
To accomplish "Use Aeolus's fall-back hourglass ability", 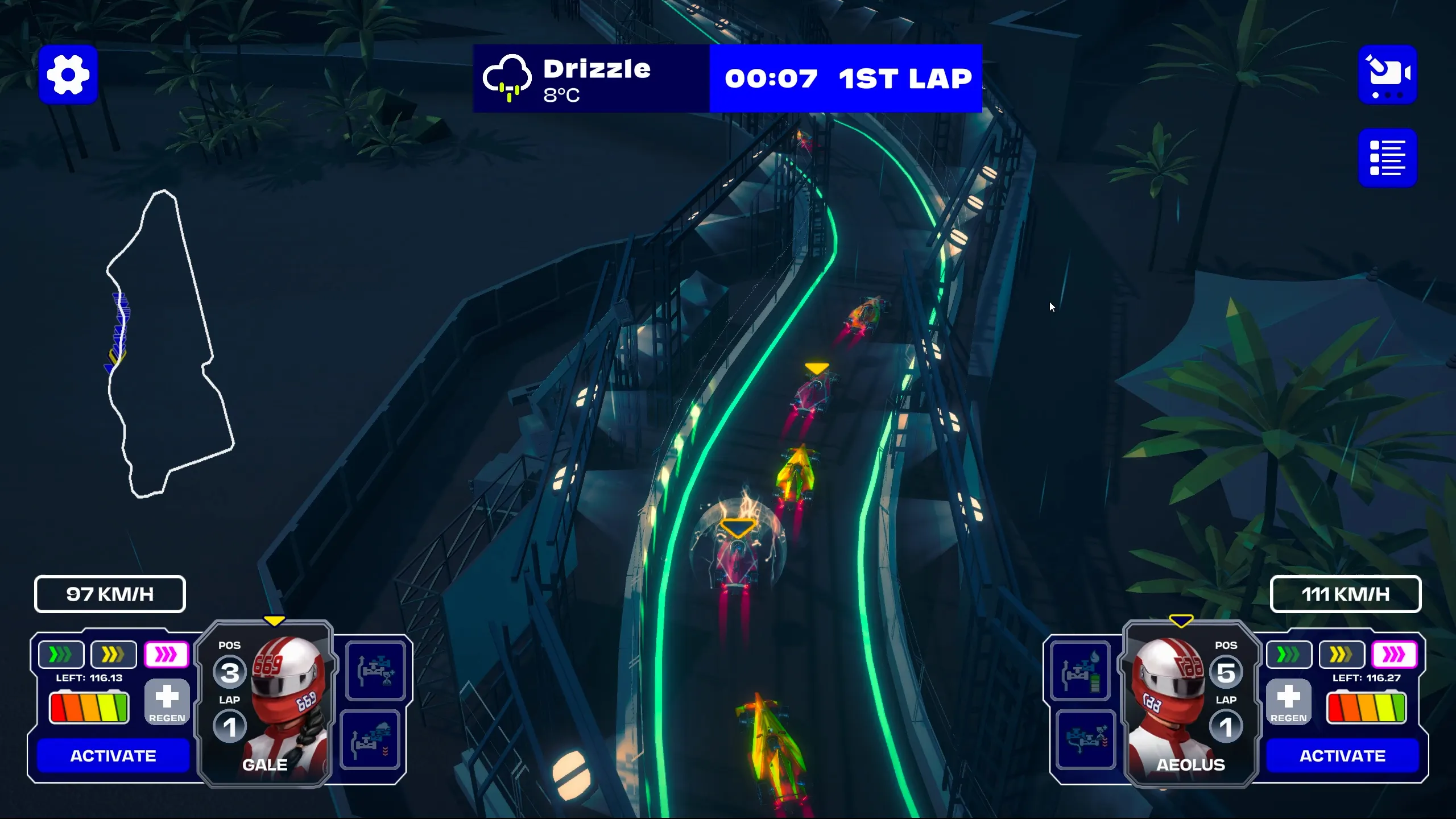I will (1085, 740).
